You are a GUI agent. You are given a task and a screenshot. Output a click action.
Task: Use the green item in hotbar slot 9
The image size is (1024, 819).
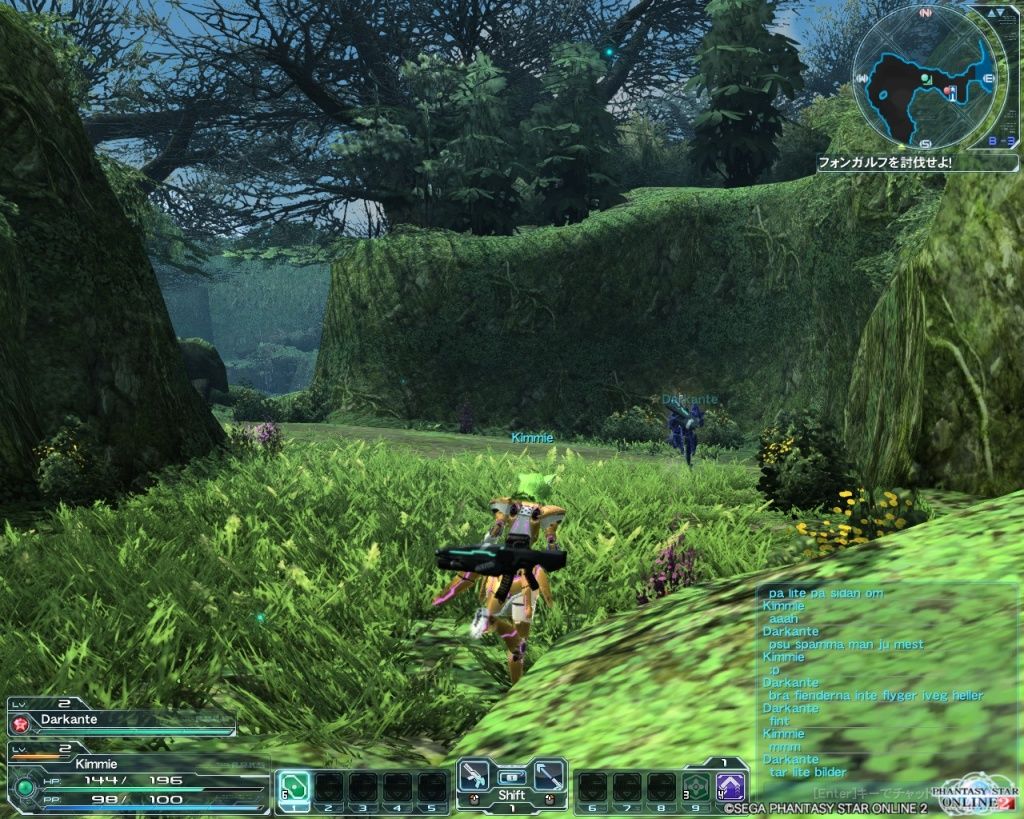[x=695, y=786]
